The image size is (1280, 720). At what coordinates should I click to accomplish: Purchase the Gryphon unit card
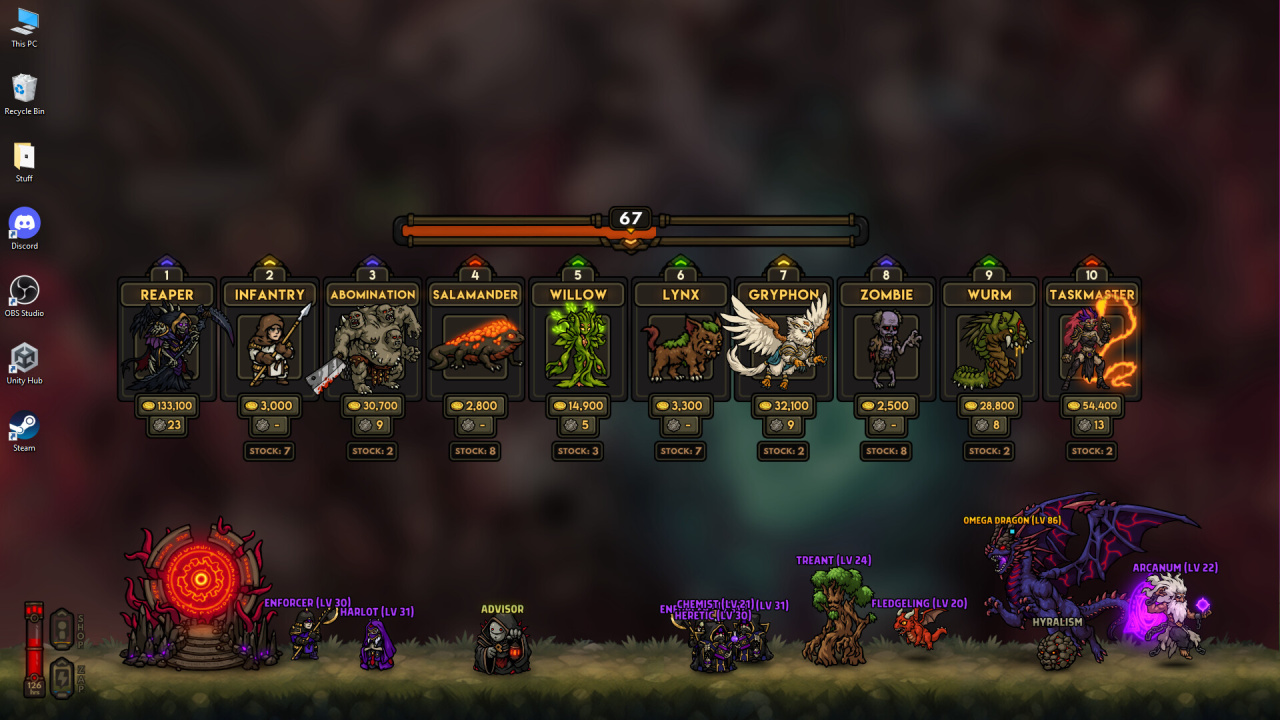click(784, 347)
